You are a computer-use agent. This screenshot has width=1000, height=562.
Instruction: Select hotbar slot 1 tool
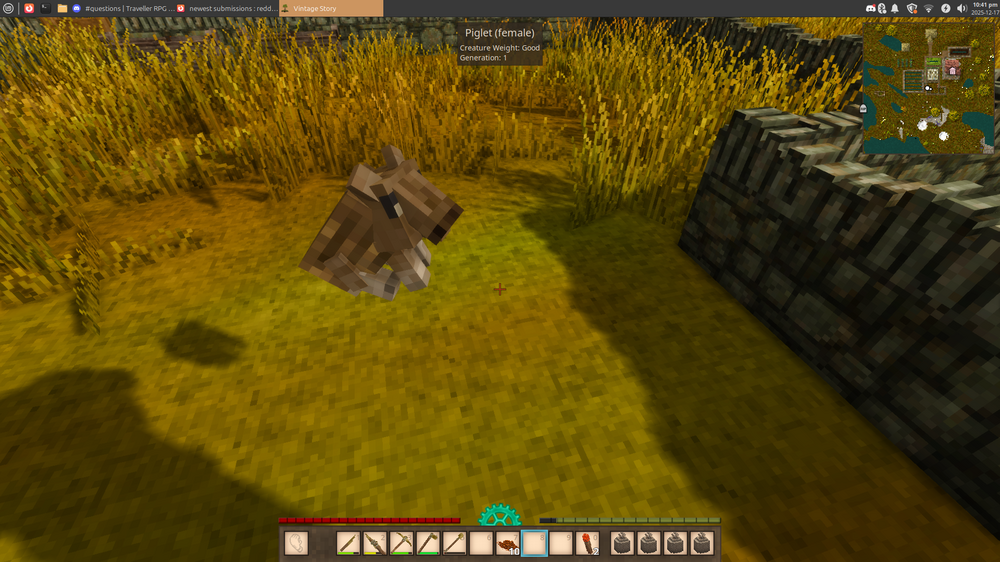pyautogui.click(x=349, y=544)
